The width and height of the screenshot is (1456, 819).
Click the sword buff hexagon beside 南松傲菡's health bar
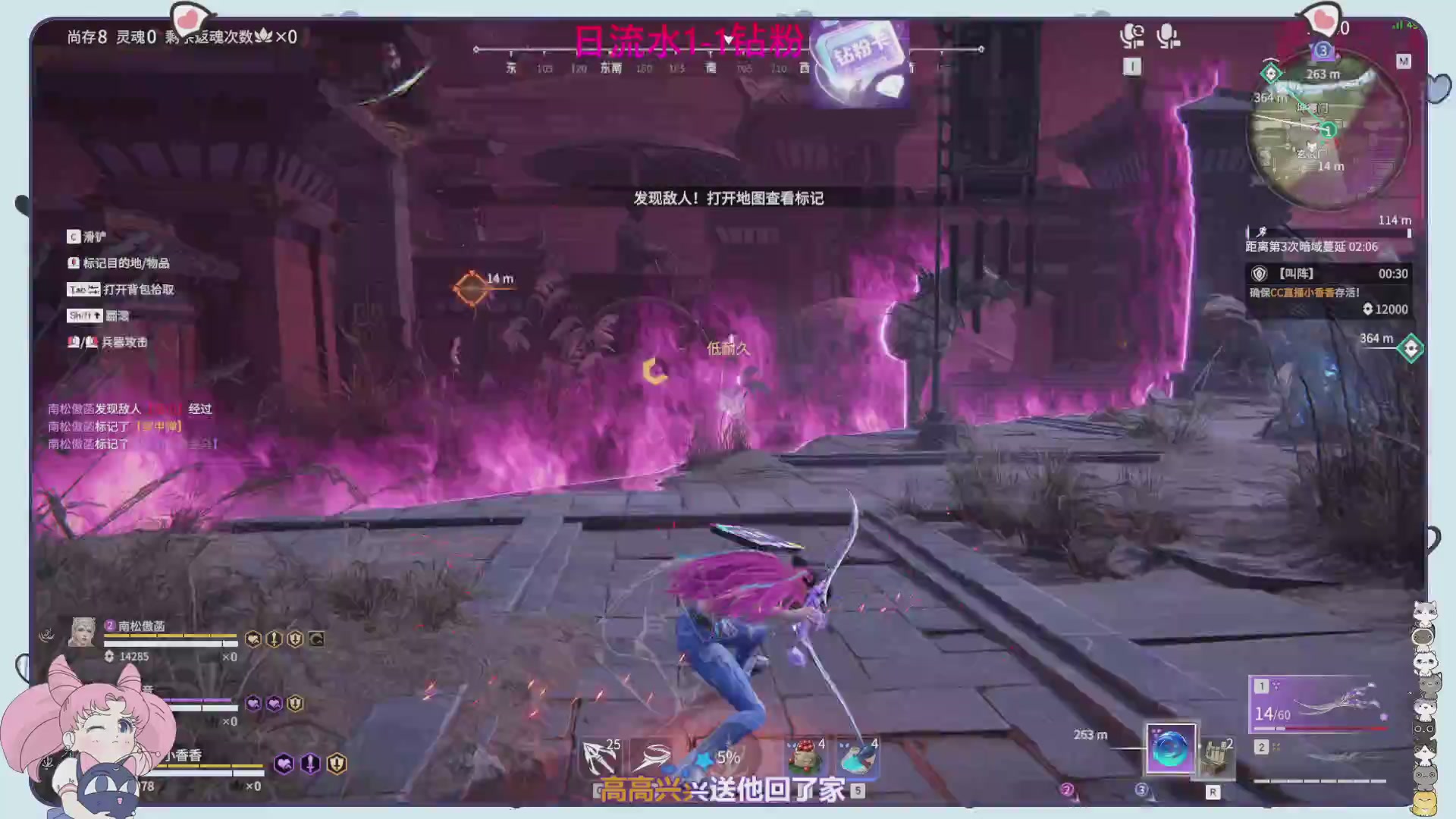tap(273, 638)
